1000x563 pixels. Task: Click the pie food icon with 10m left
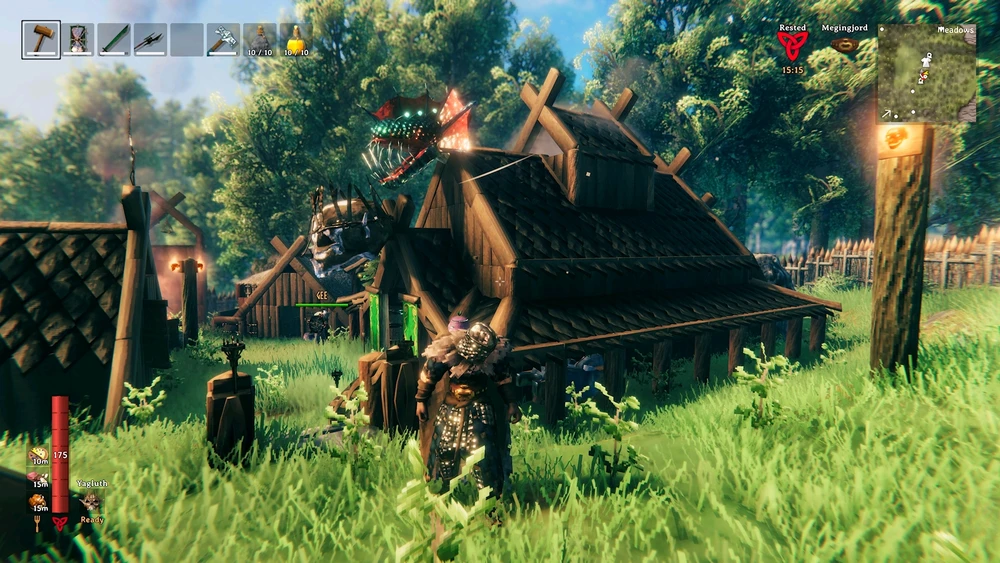[38, 457]
